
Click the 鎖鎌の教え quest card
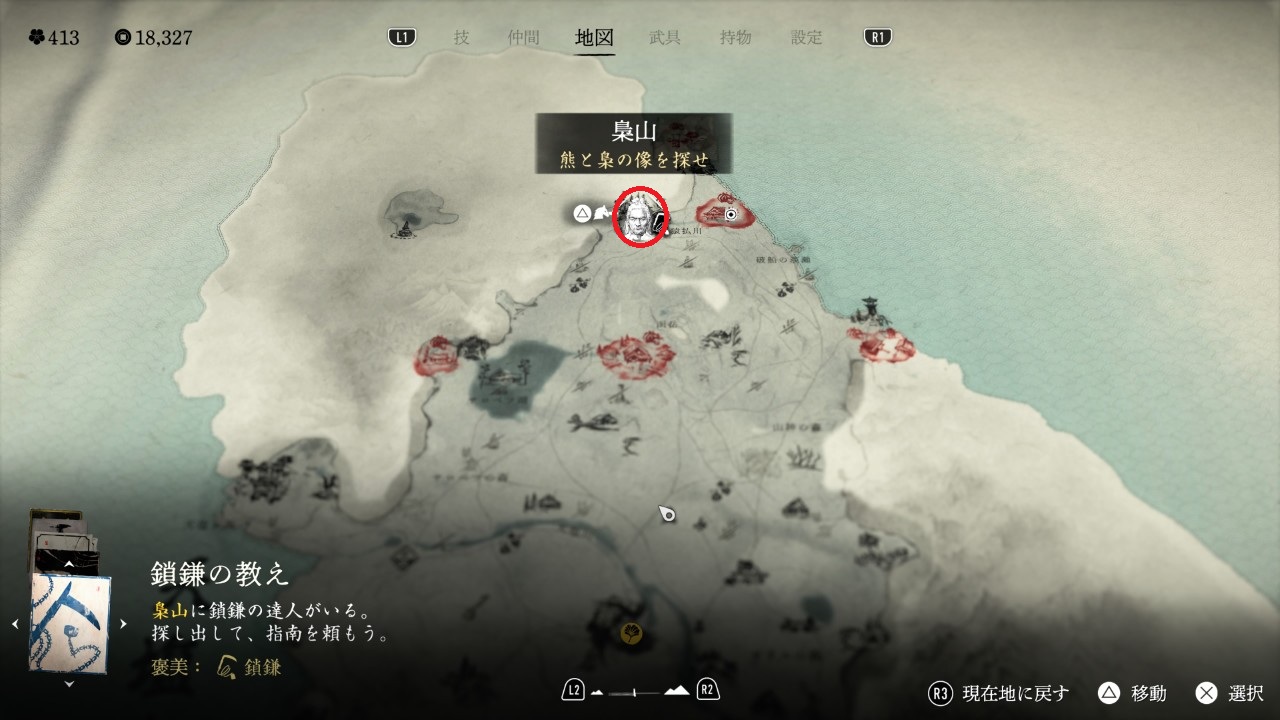coord(70,622)
